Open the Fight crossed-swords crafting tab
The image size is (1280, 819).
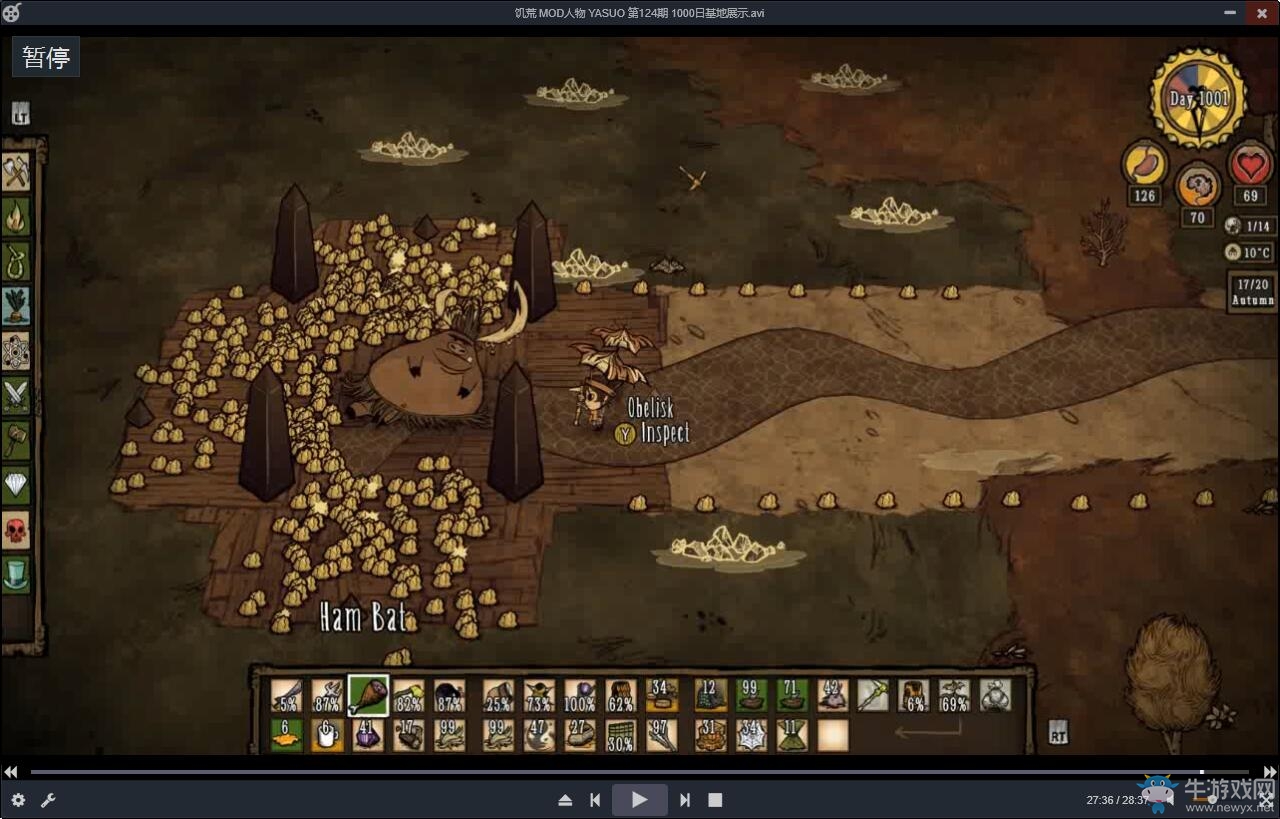17,396
